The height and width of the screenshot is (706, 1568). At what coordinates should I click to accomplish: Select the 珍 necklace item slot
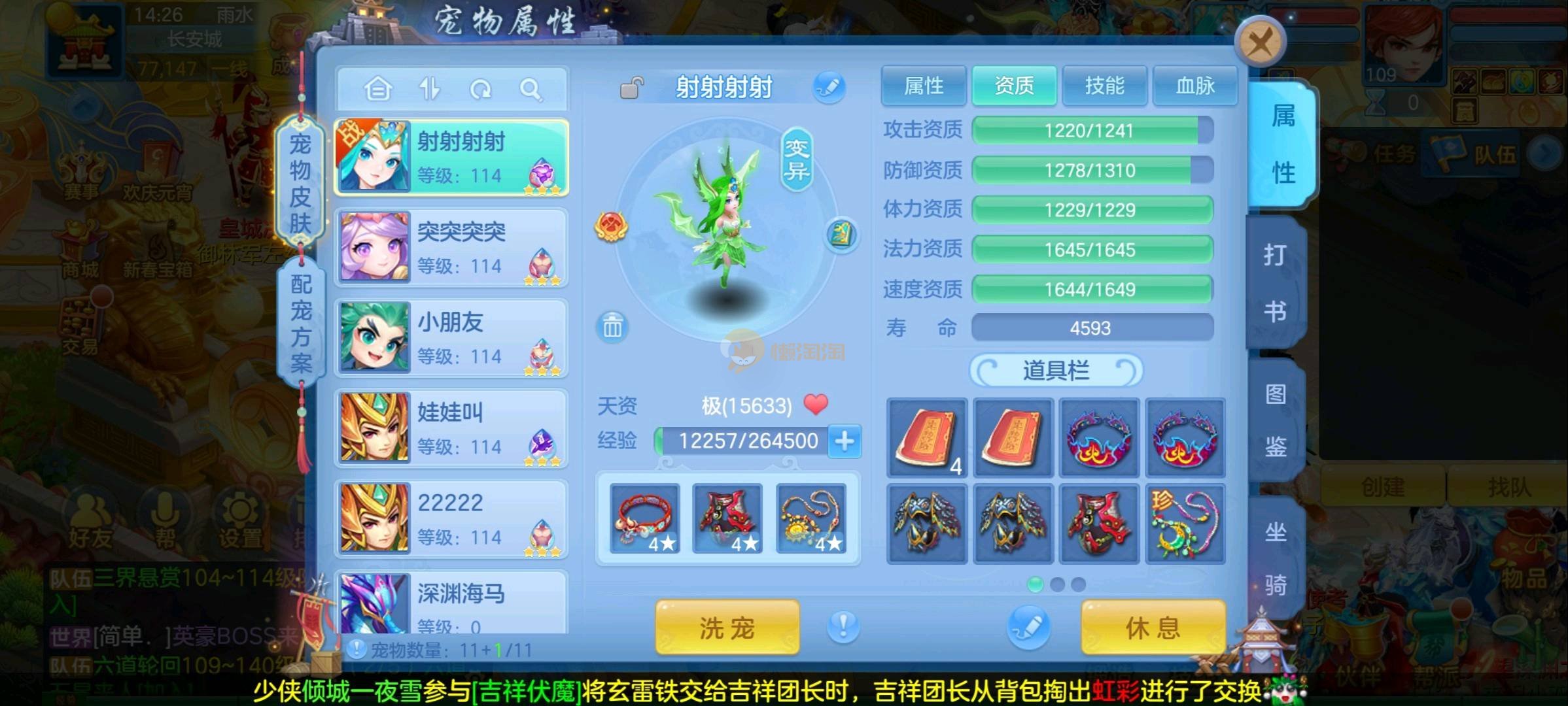click(1185, 524)
